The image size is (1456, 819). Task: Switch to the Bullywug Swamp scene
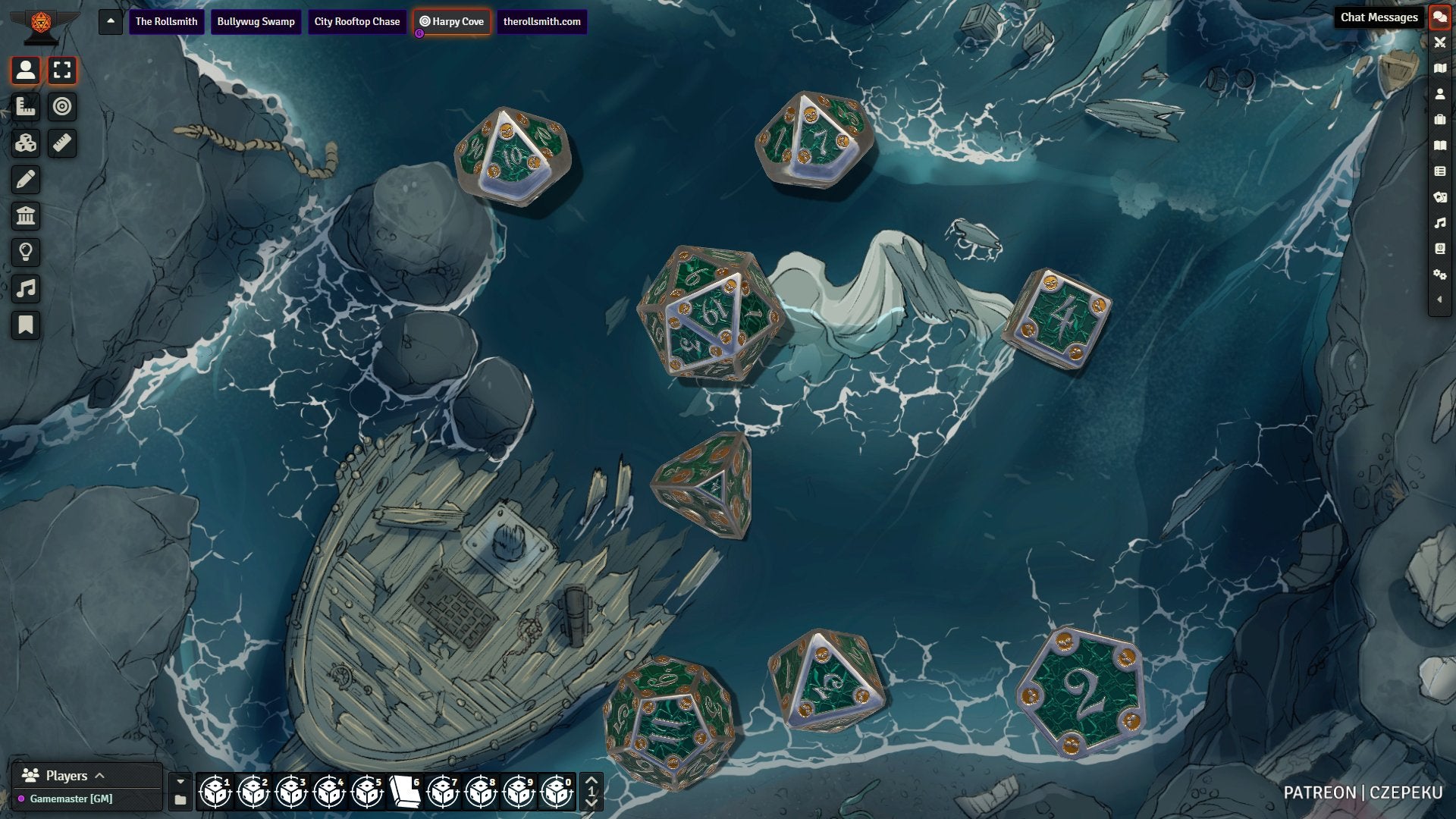[256, 21]
